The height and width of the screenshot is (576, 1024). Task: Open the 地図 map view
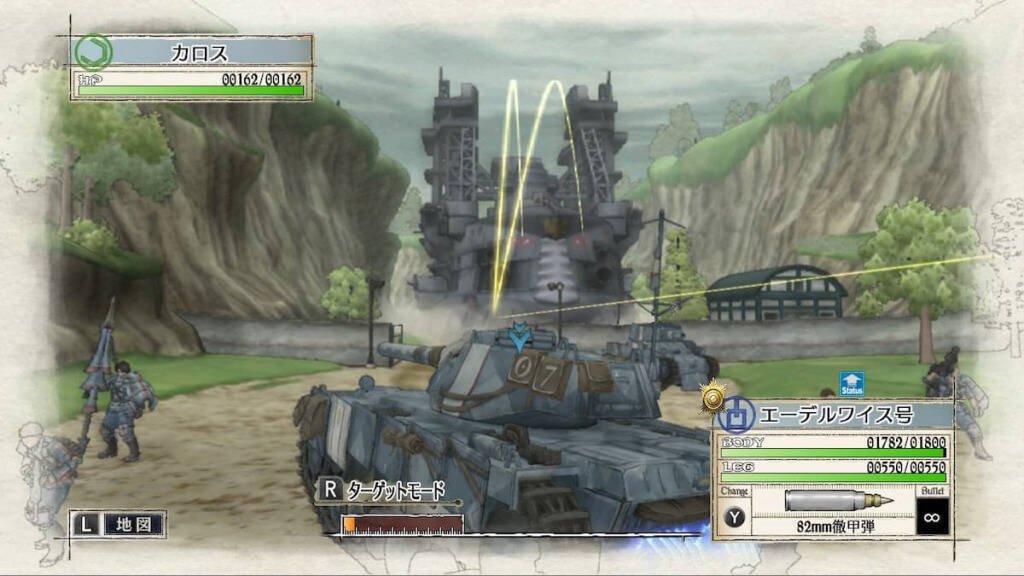[118, 523]
